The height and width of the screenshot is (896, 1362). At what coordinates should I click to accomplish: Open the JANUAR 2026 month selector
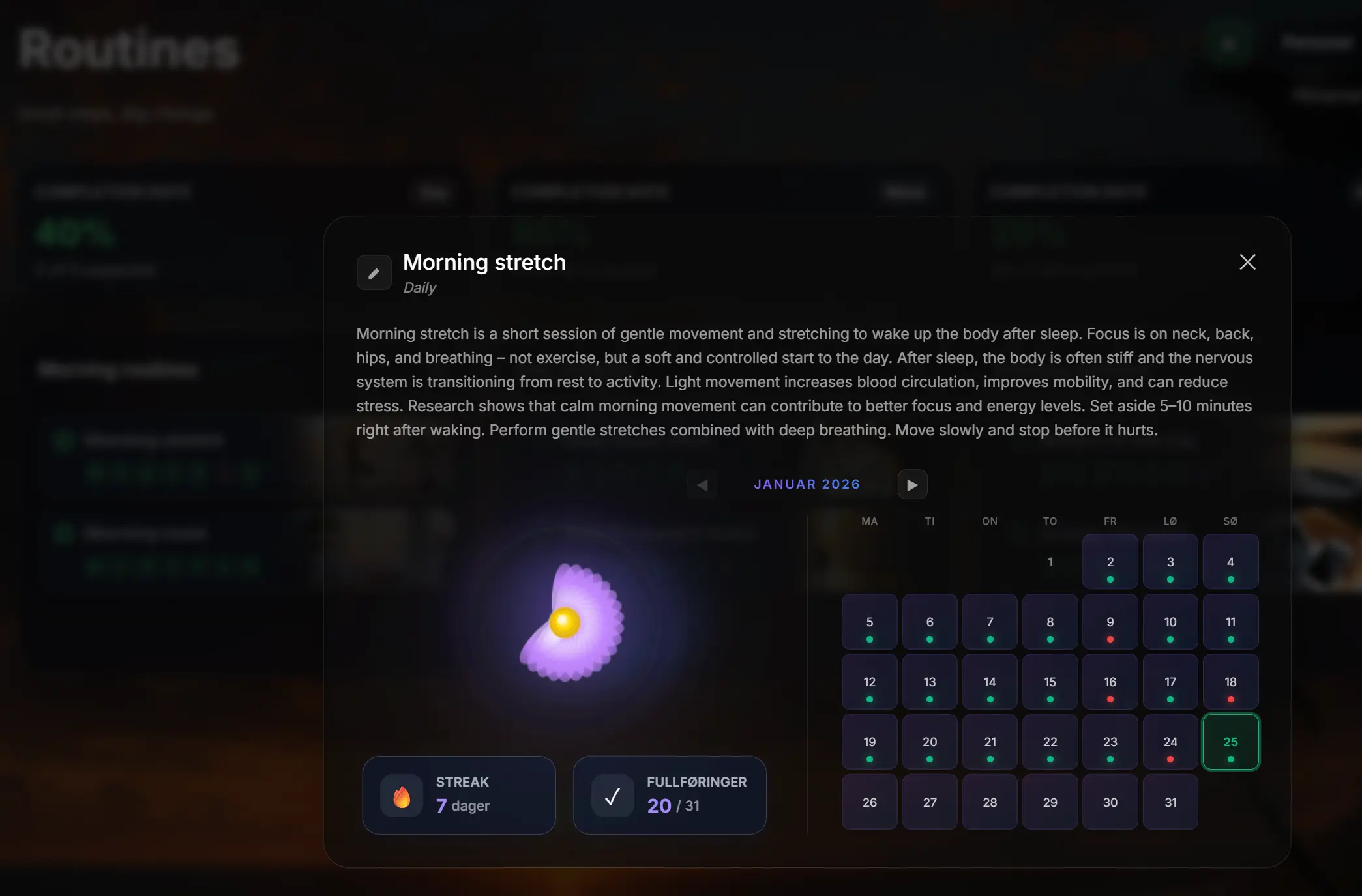pos(807,484)
